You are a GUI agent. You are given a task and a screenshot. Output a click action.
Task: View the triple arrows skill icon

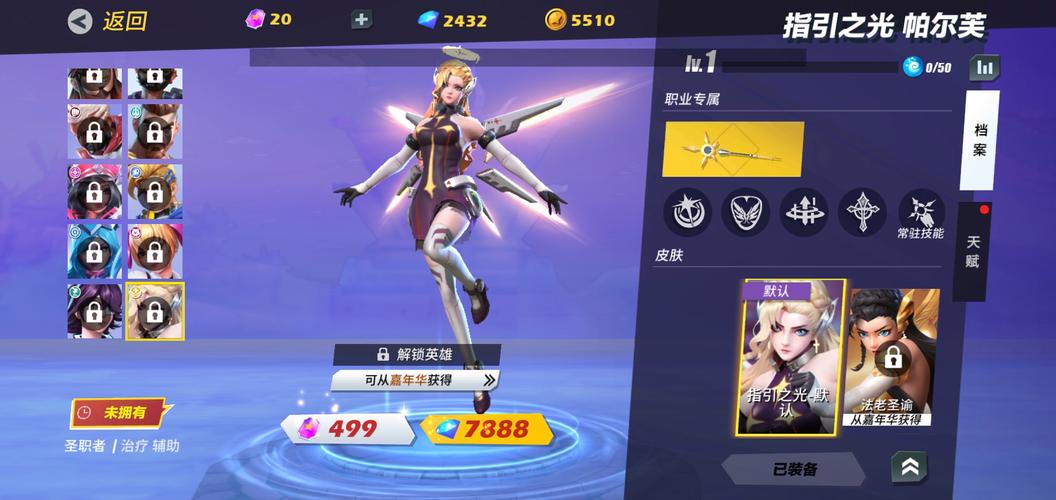(804, 211)
